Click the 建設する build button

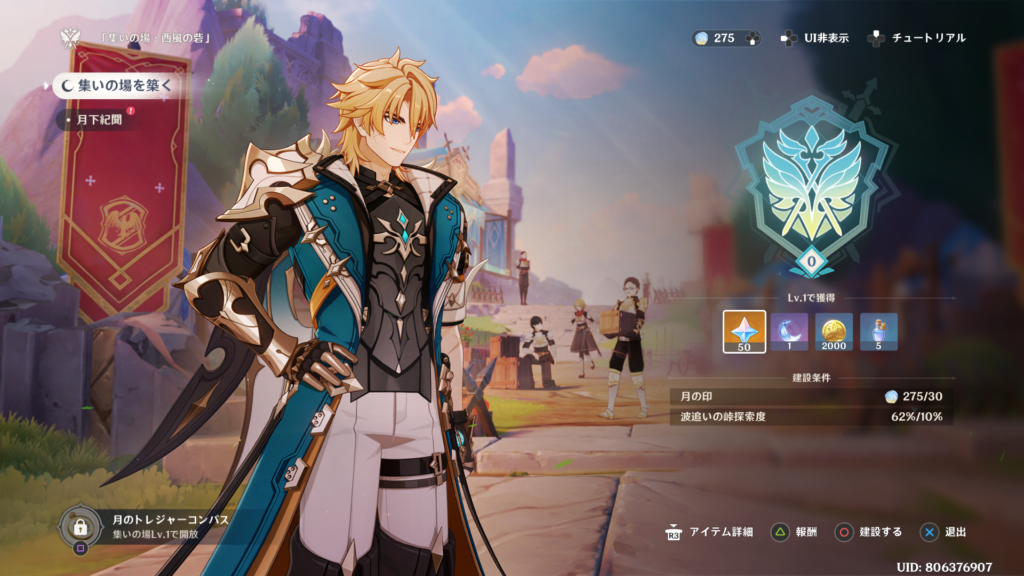point(870,532)
